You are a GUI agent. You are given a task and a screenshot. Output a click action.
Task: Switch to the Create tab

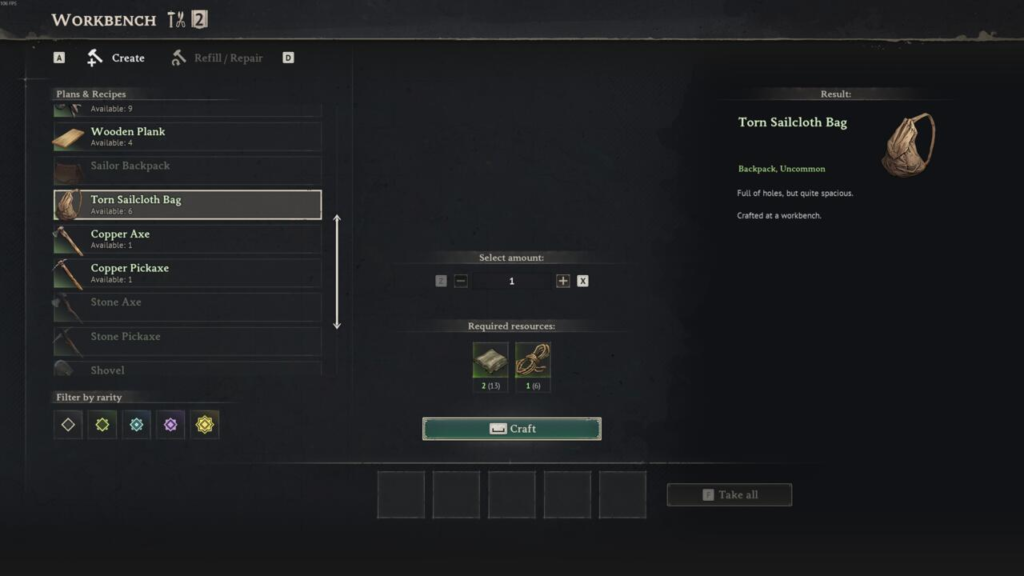[117, 58]
